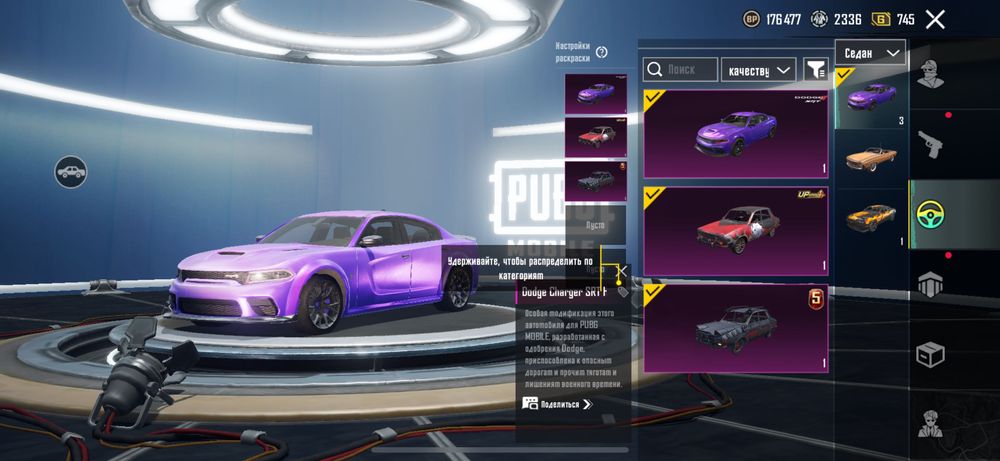Select the purple car paint preset slot
Viewport: 1000px width, 461px height.
click(595, 94)
